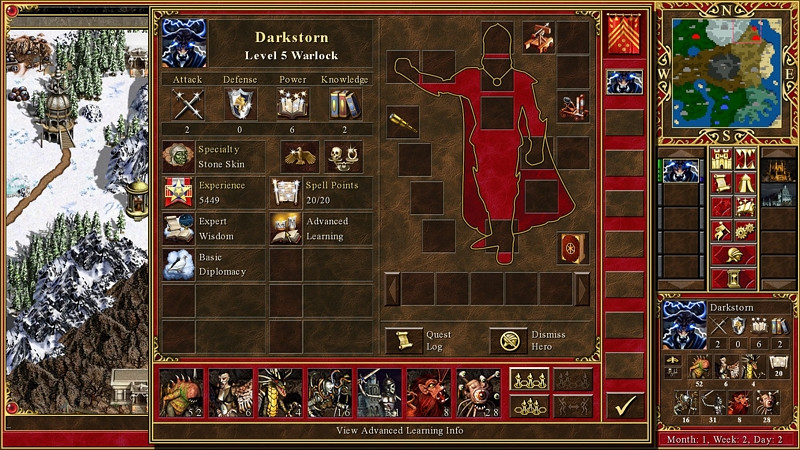Select the Knowledge books stat icon
The height and width of the screenshot is (450, 800).
tap(344, 104)
